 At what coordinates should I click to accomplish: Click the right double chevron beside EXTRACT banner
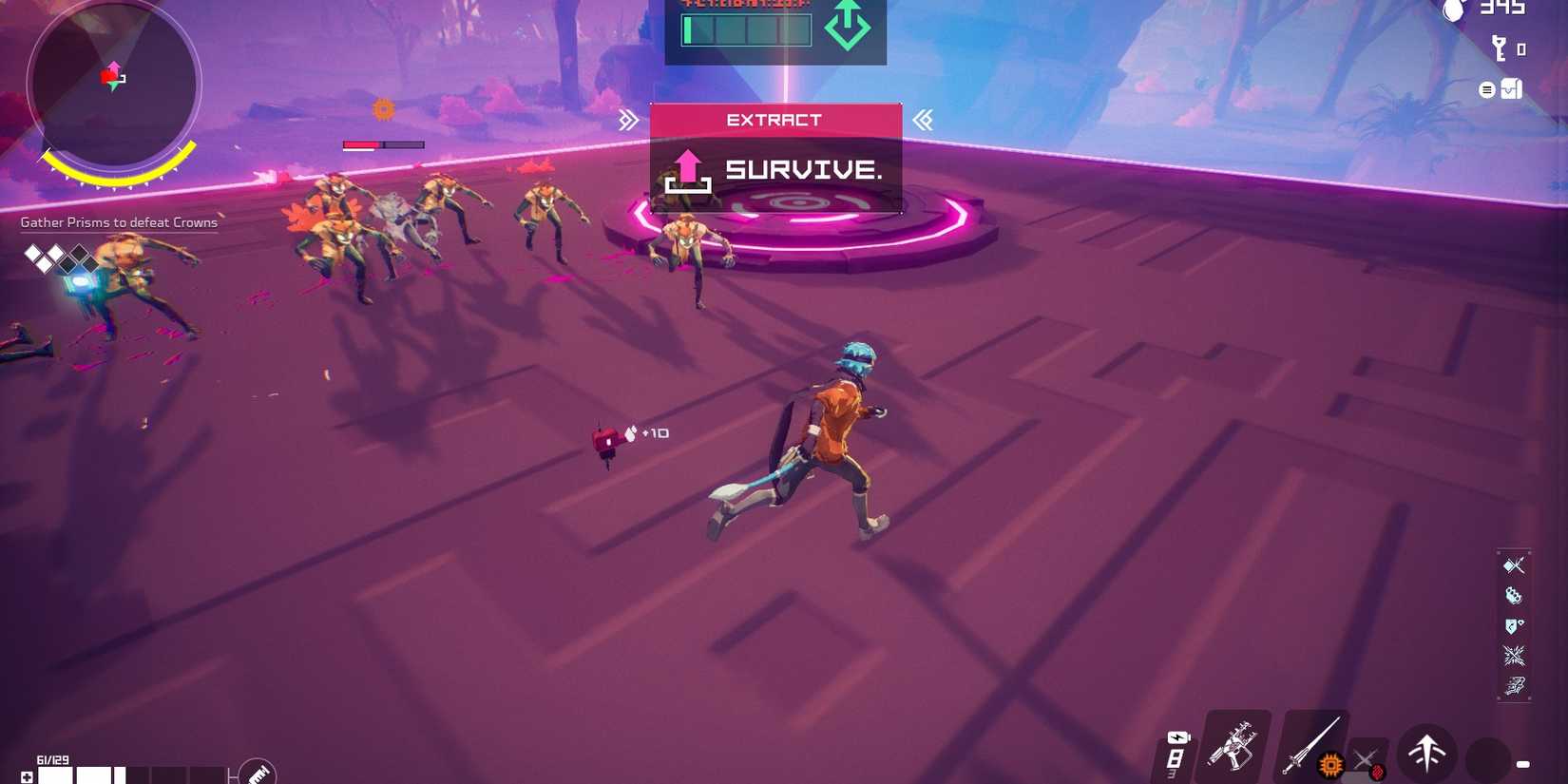click(x=922, y=119)
